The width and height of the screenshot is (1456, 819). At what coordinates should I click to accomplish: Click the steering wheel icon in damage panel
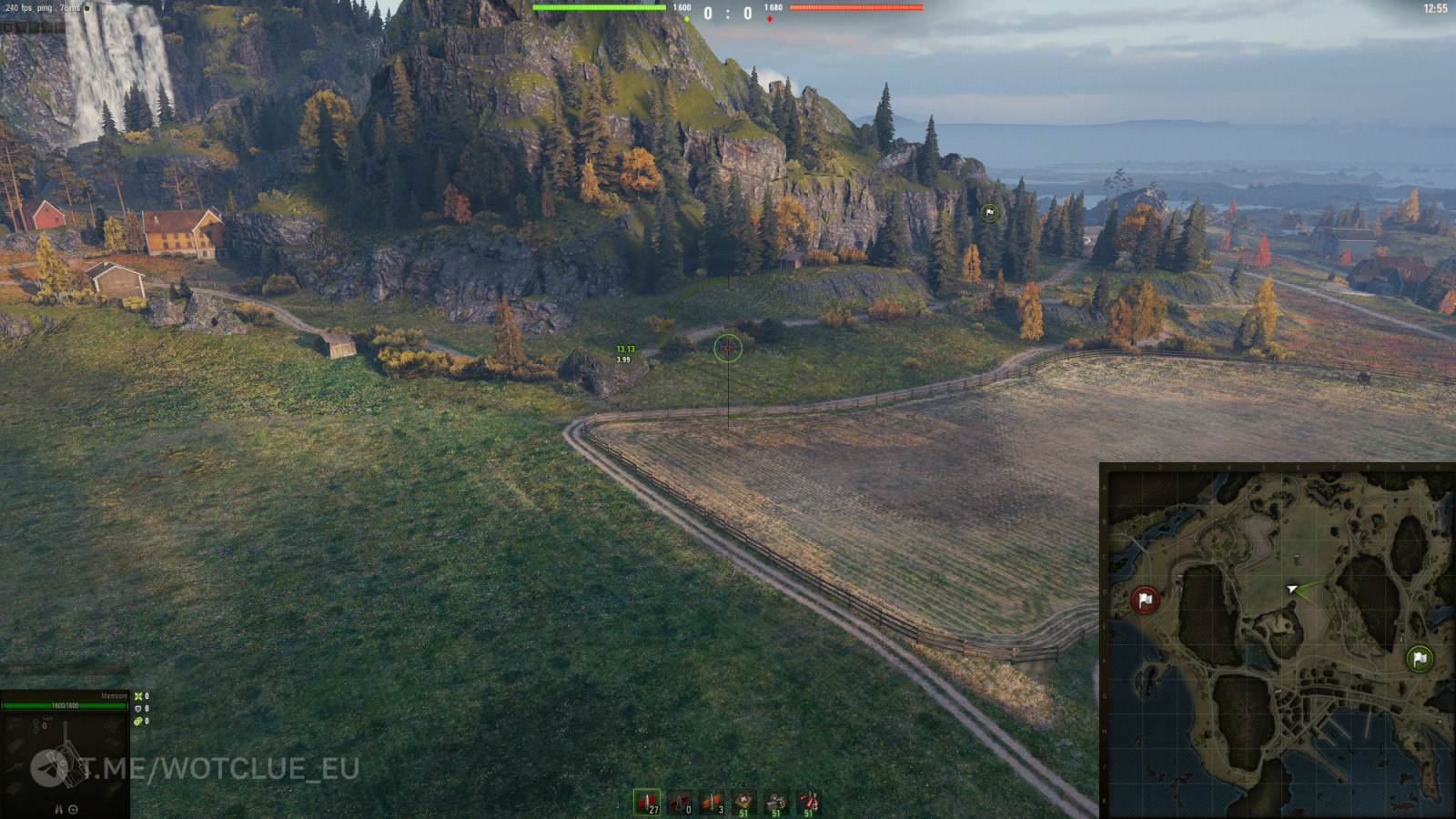click(x=74, y=809)
